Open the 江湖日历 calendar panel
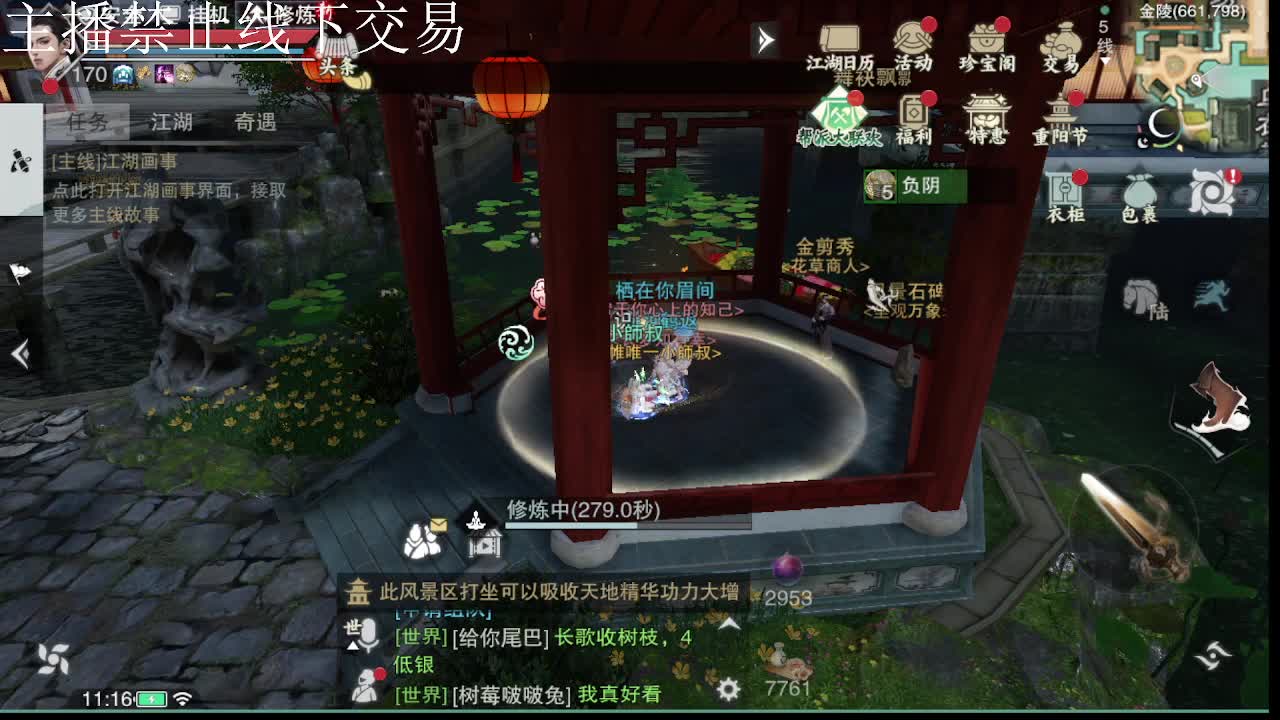Image resolution: width=1280 pixels, height=720 pixels. [x=838, y=45]
